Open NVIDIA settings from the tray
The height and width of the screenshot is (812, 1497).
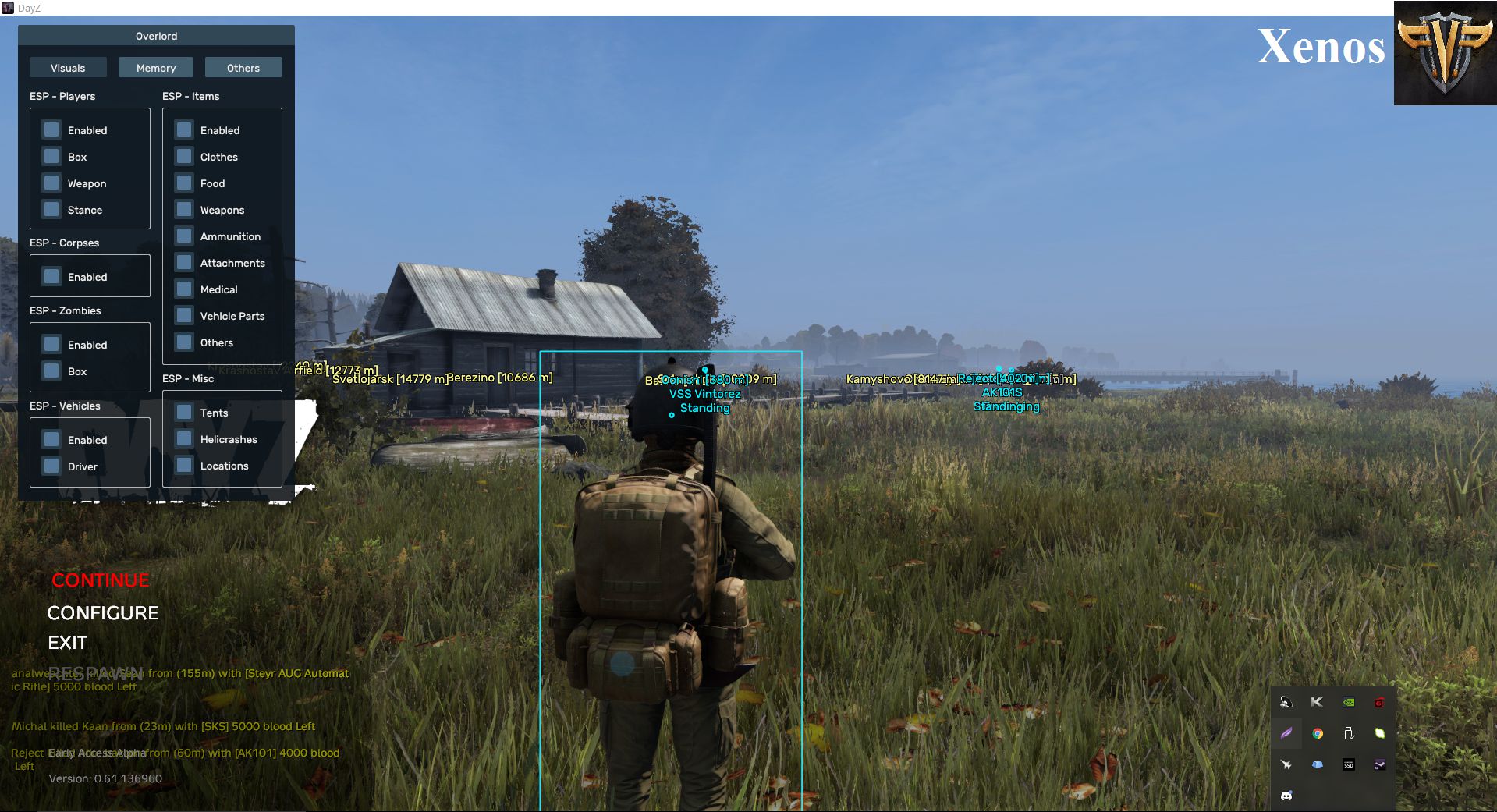click(1347, 702)
